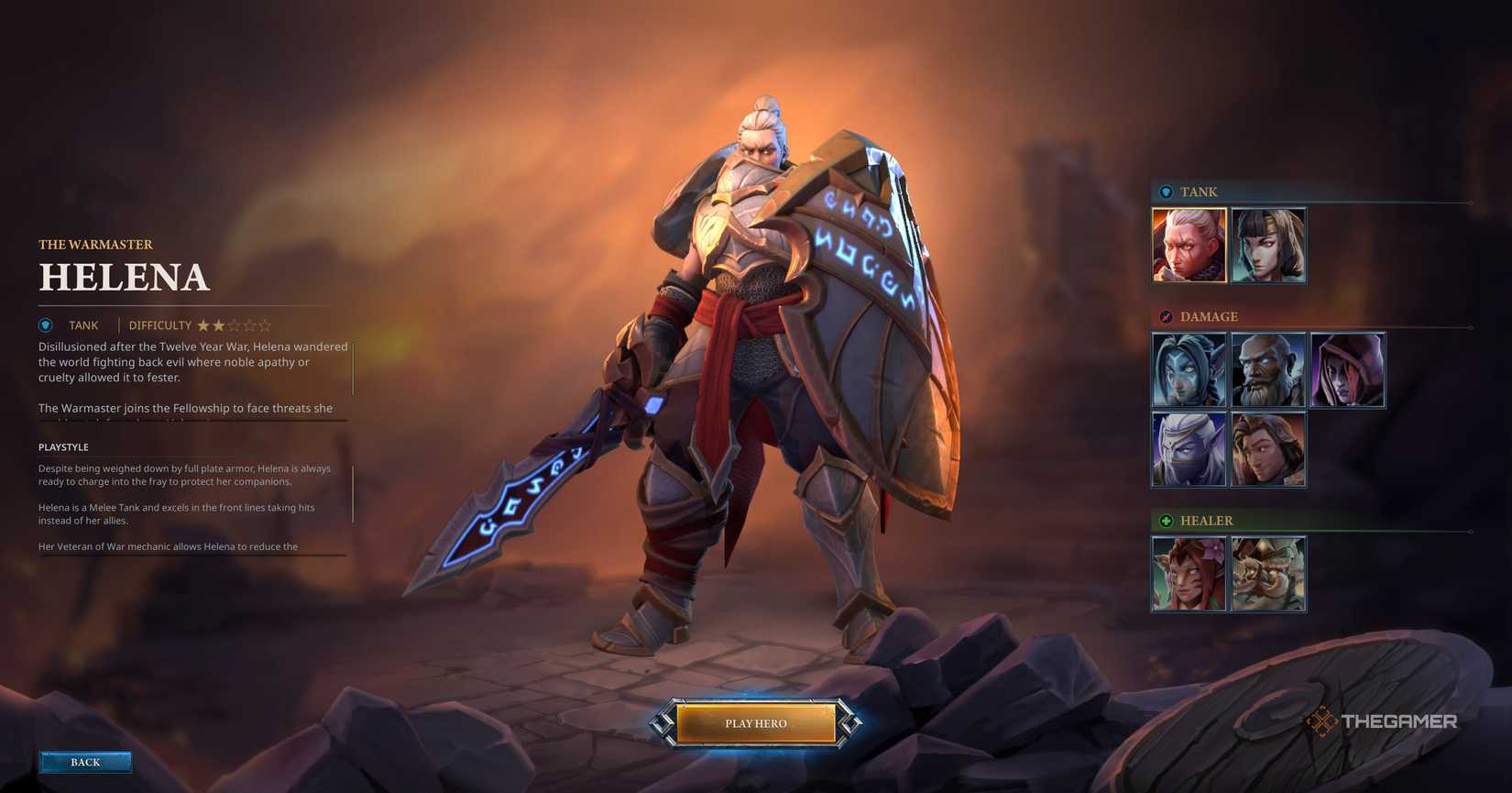Click the DAMAGE section header
The image size is (1512, 793).
tap(1208, 316)
